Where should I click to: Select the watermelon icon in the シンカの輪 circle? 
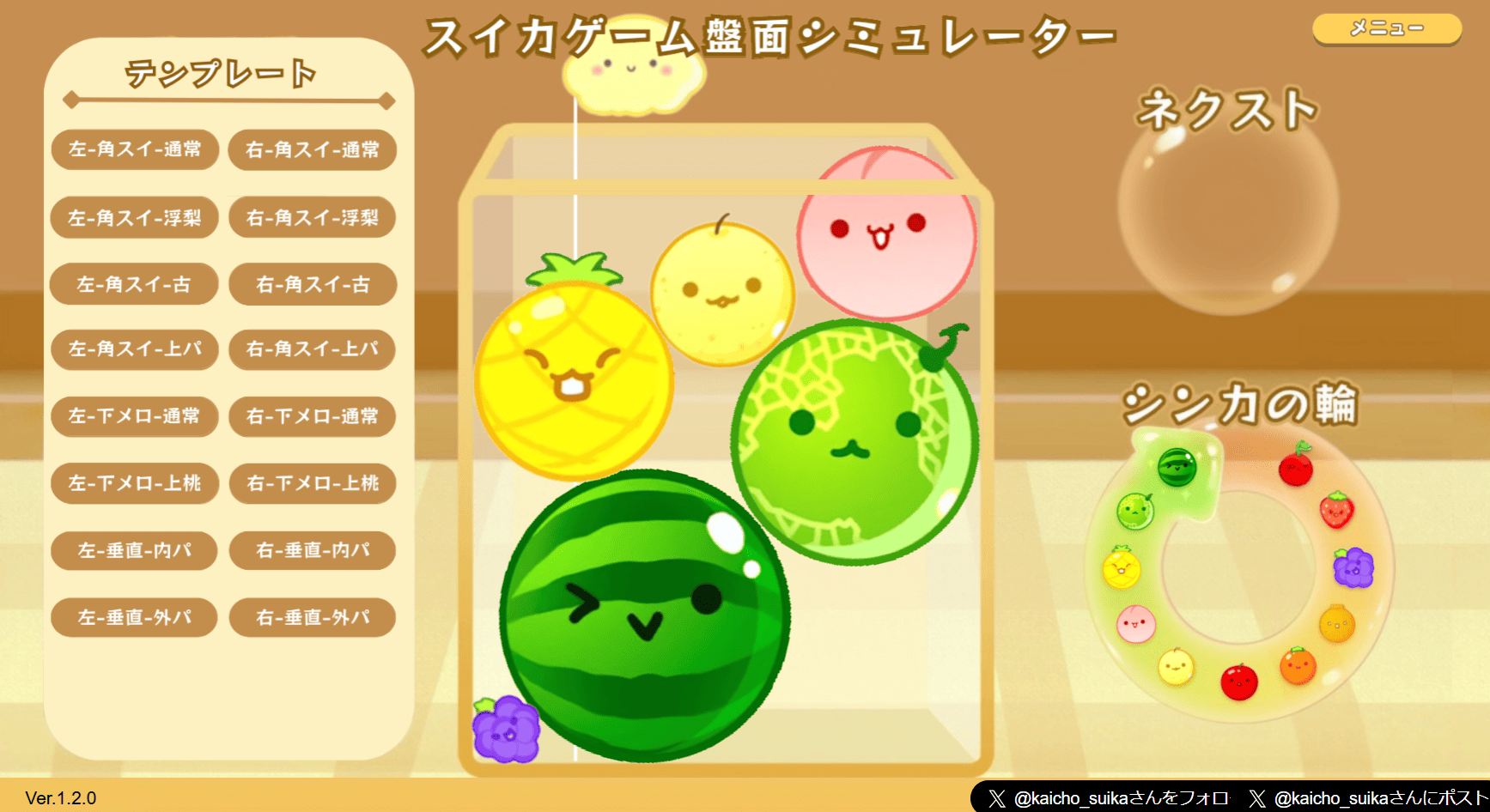point(1177,467)
